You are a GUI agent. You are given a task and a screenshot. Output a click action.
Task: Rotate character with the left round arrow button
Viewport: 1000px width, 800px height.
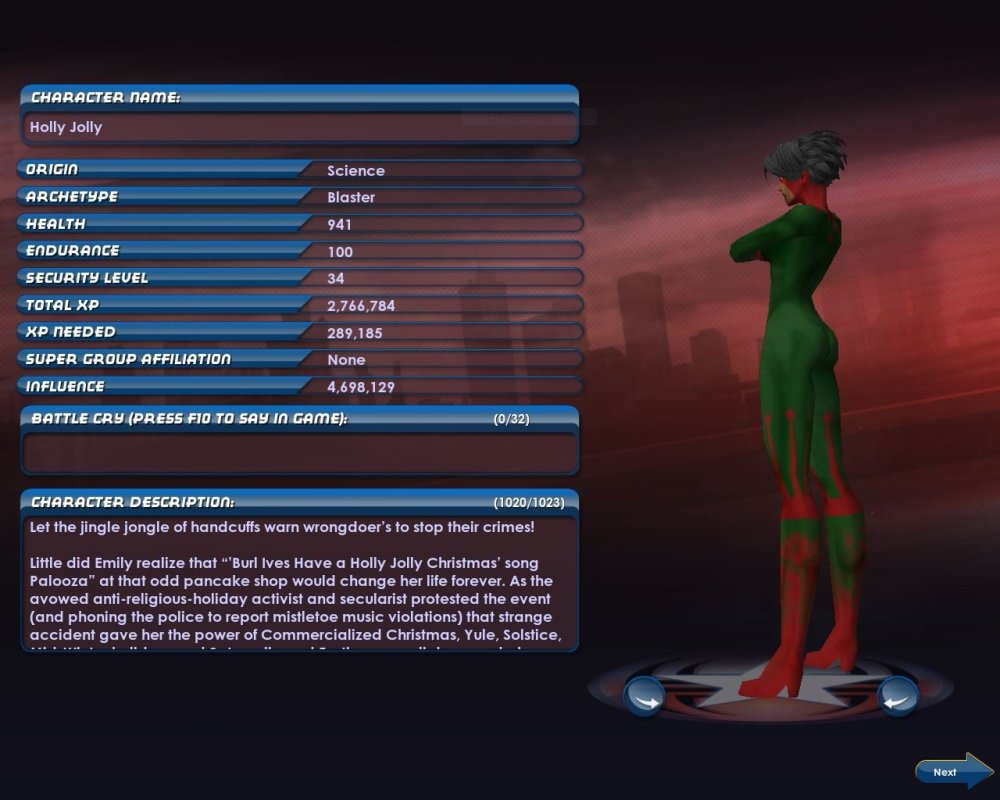644,696
